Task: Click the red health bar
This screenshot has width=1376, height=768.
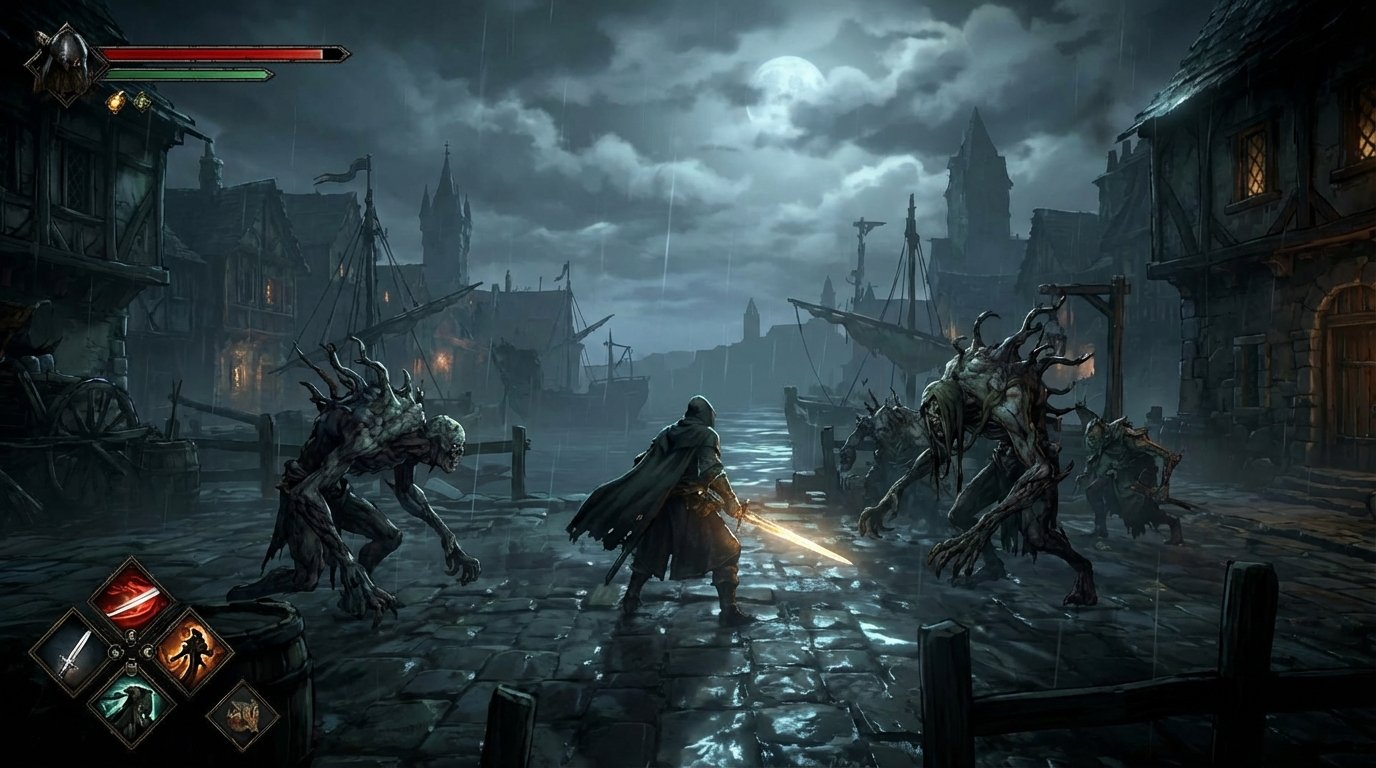Action: coord(213,53)
